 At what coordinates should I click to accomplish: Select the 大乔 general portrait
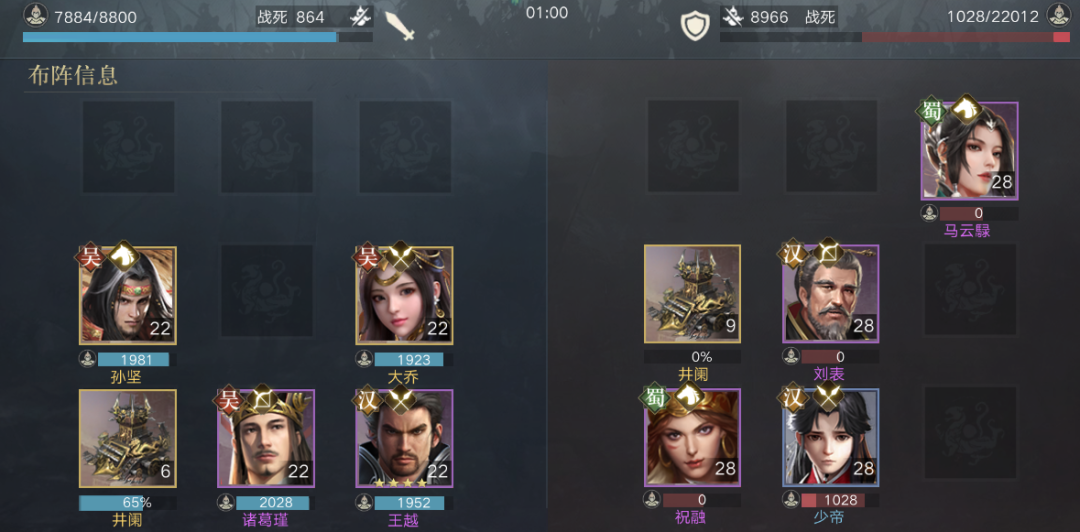pos(404,295)
